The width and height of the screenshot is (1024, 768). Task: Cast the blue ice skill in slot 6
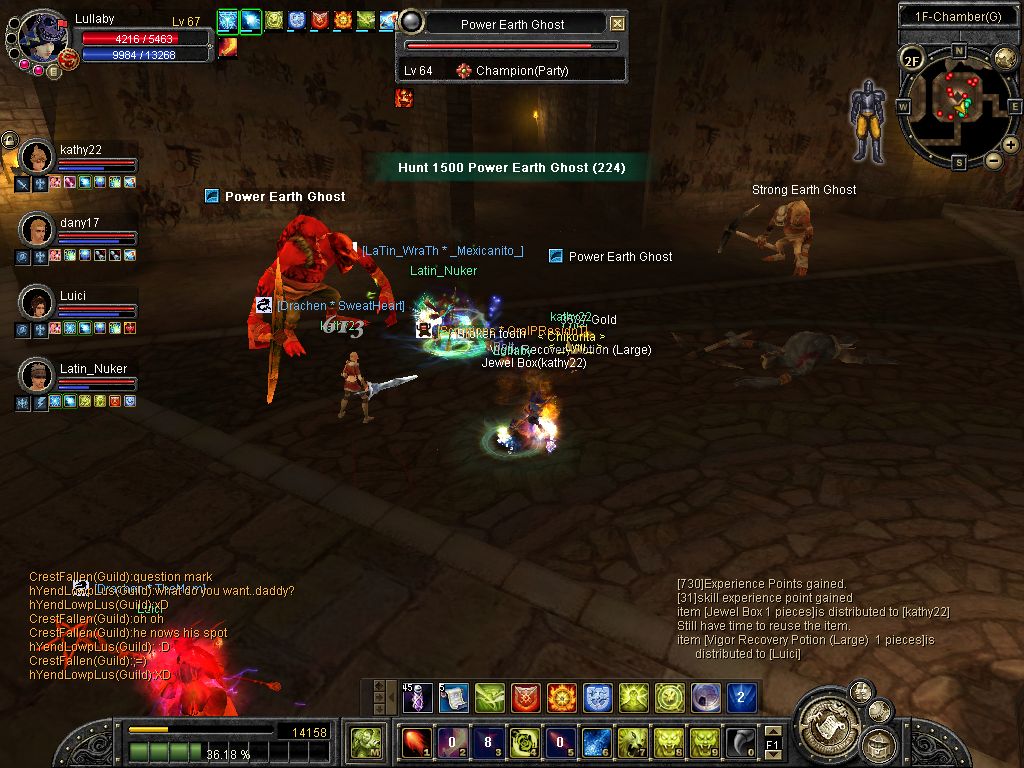tap(597, 742)
